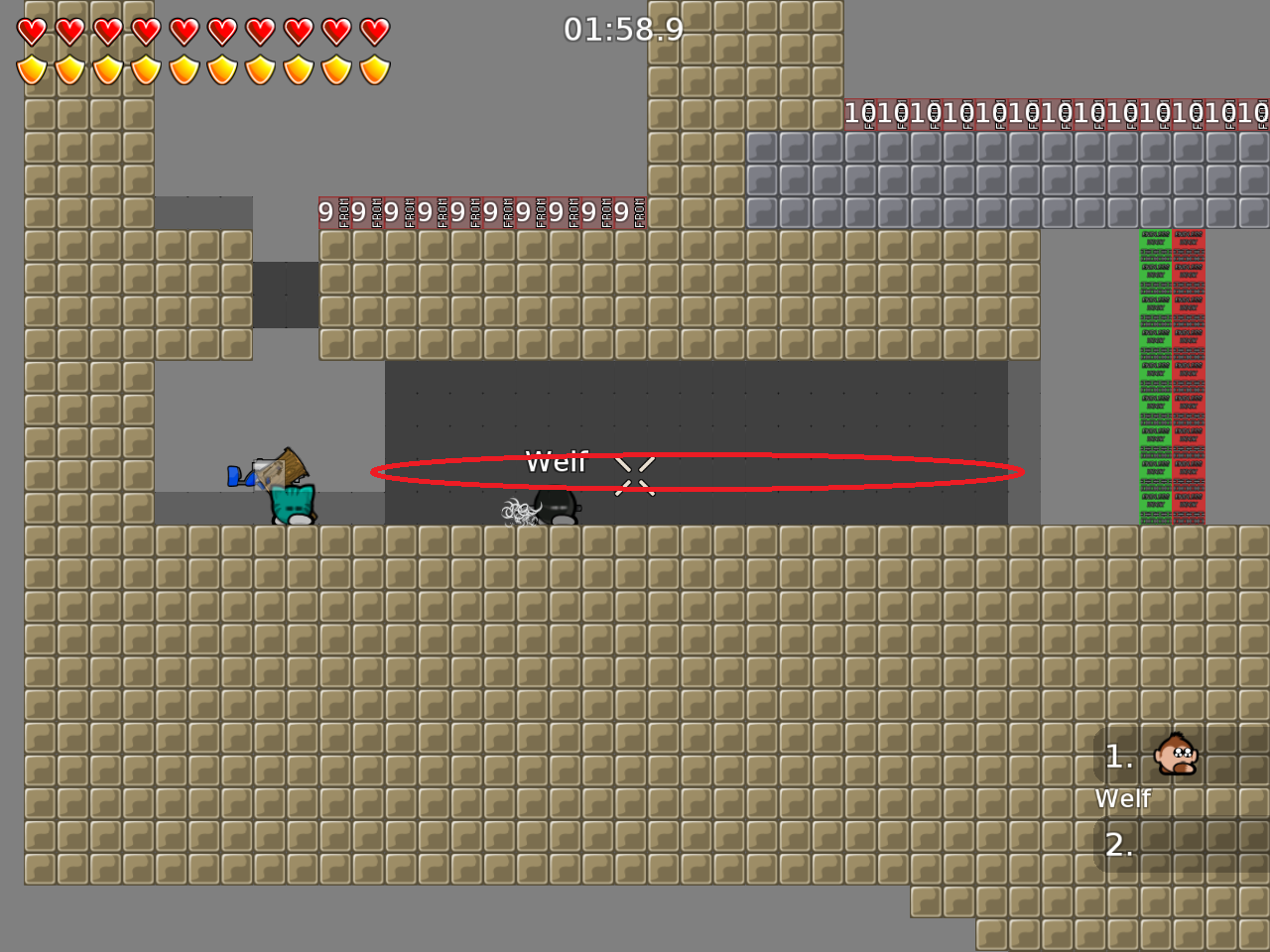Screen dimensions: 1270x952
Task: Click the 01:58.9 race timer
Action: [623, 30]
